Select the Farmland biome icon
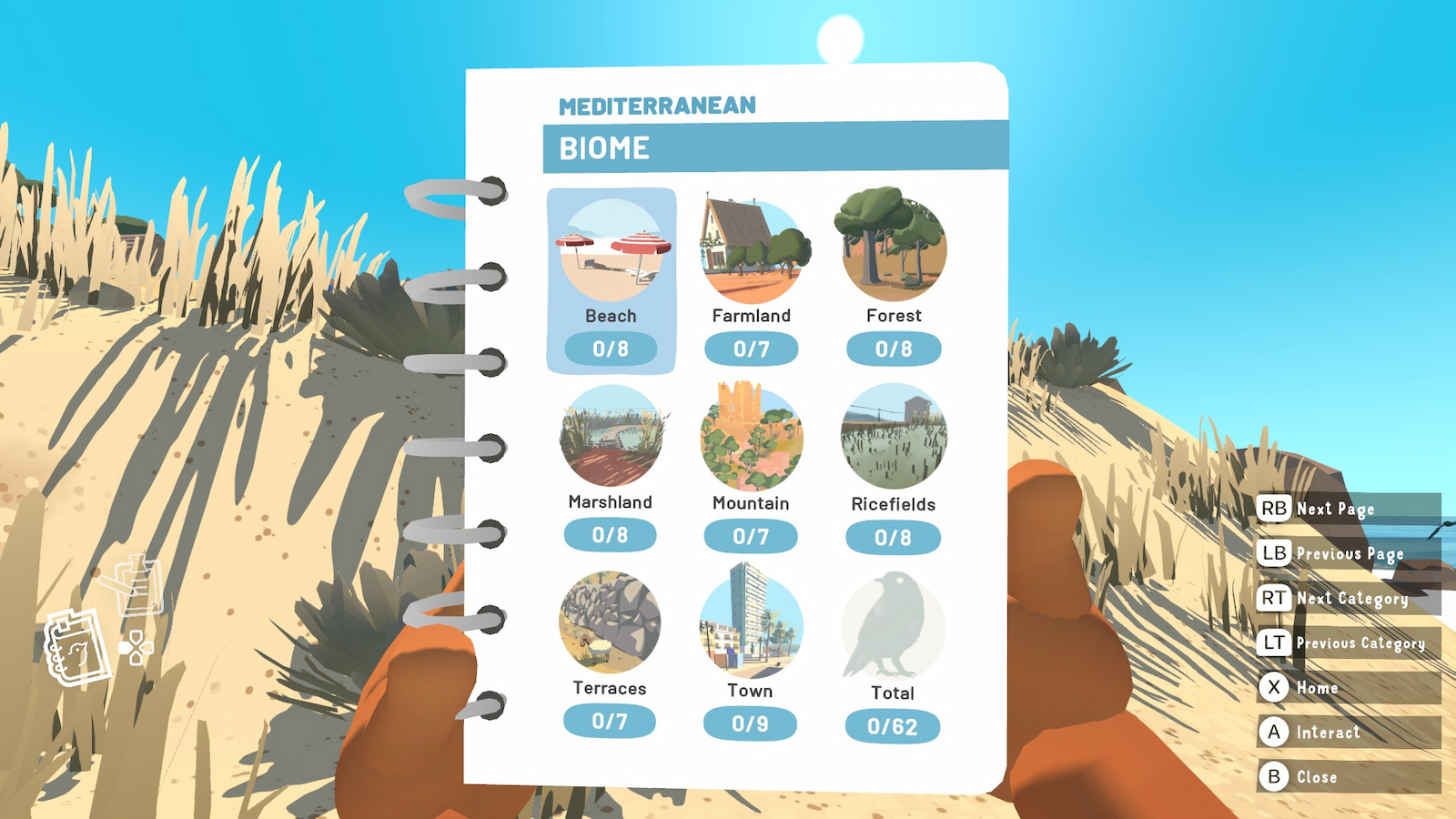Screen dimensions: 1456x819 753,246
